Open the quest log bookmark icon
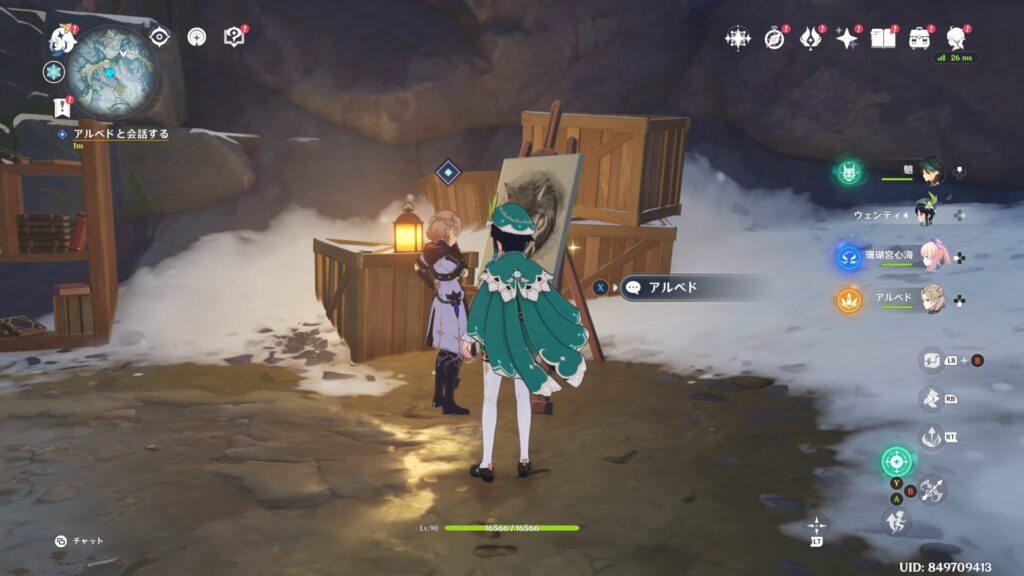Viewport: 1024px width, 576px height. pyautogui.click(x=60, y=107)
